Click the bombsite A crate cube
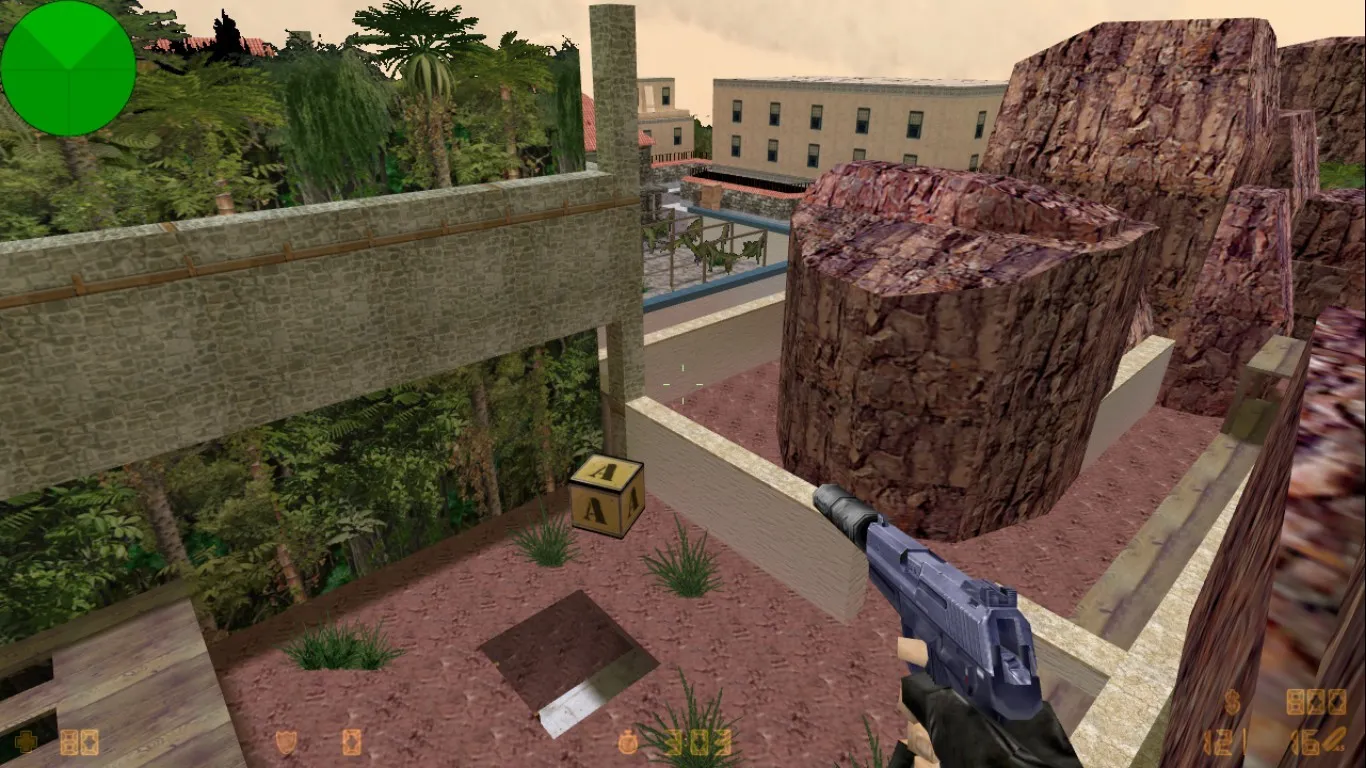Viewport: 1366px width, 768px height. 604,498
